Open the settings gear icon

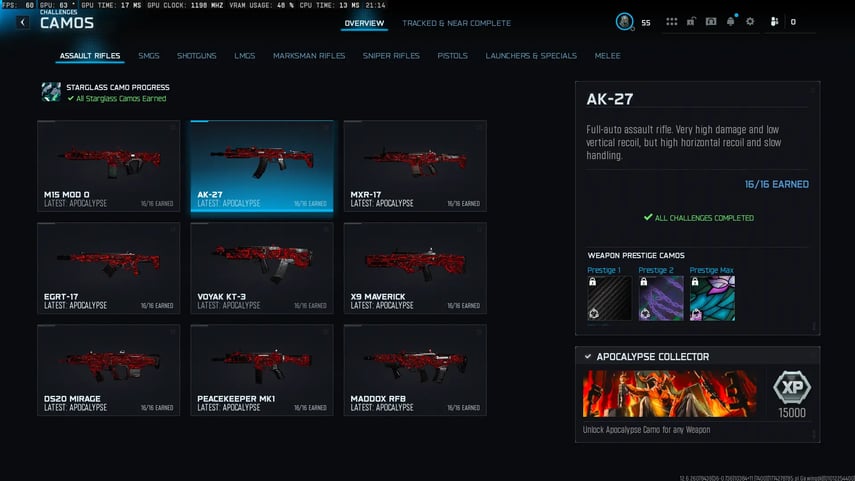coord(750,21)
